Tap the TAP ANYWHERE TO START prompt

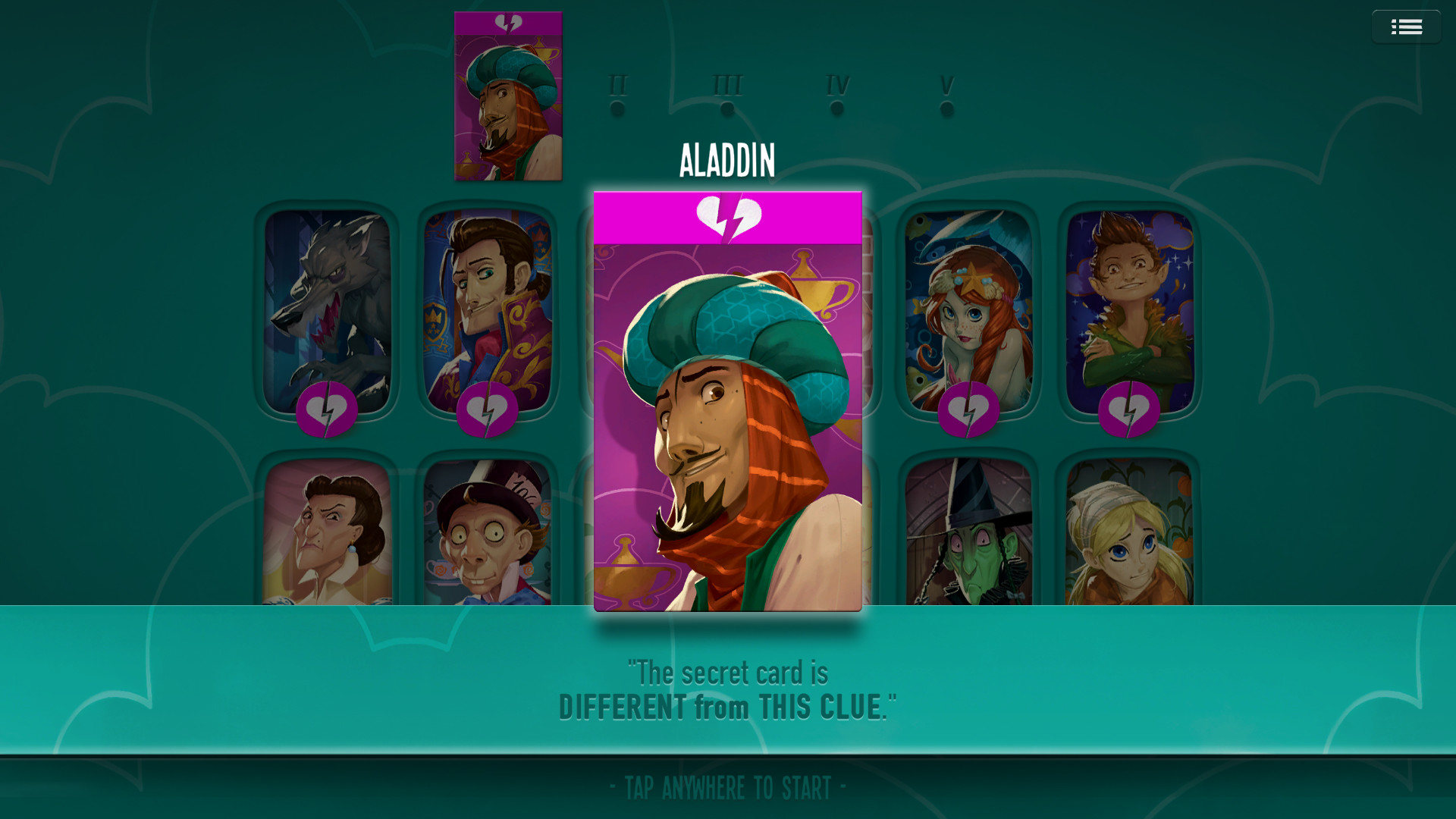click(x=726, y=787)
